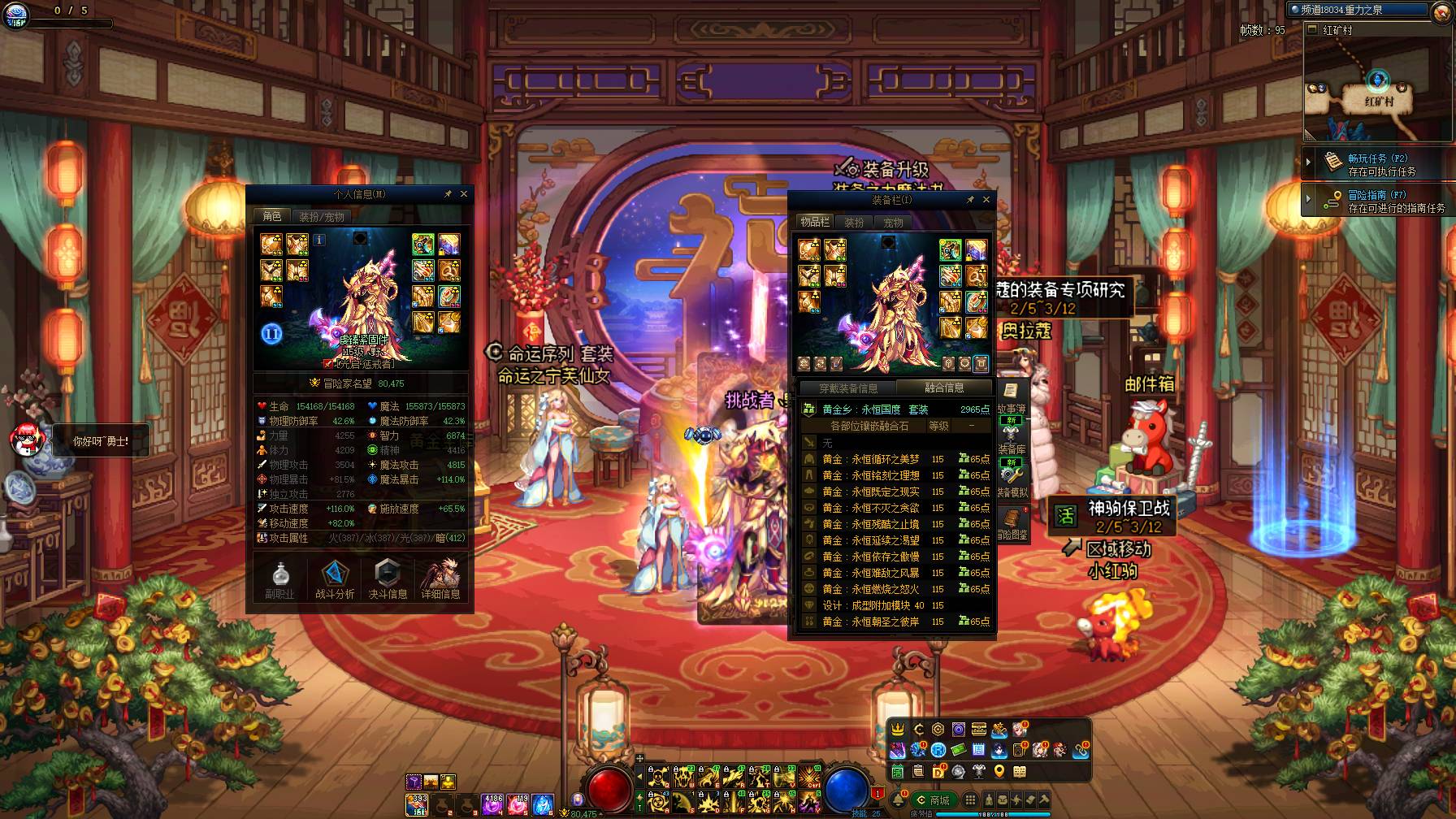Close the 装备栏 equipment window
The height and width of the screenshot is (819, 1456).
[x=986, y=199]
